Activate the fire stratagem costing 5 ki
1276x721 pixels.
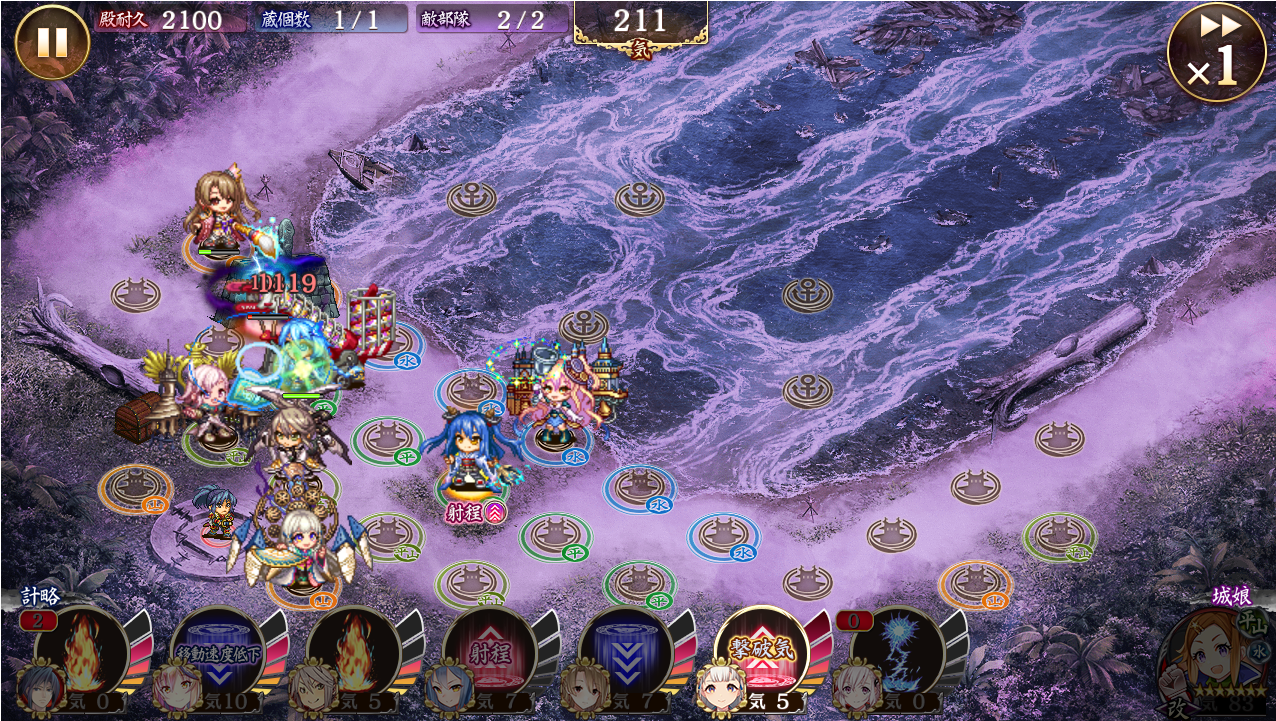(x=353, y=650)
